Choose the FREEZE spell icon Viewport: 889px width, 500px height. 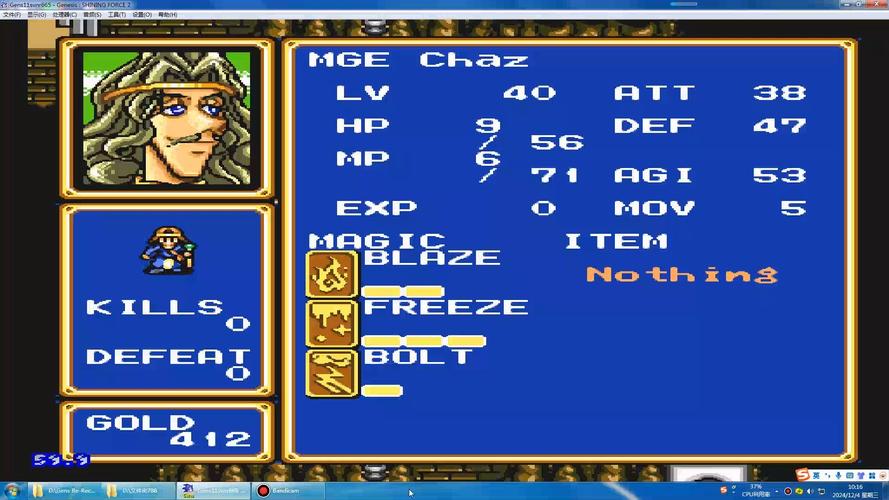(x=331, y=323)
